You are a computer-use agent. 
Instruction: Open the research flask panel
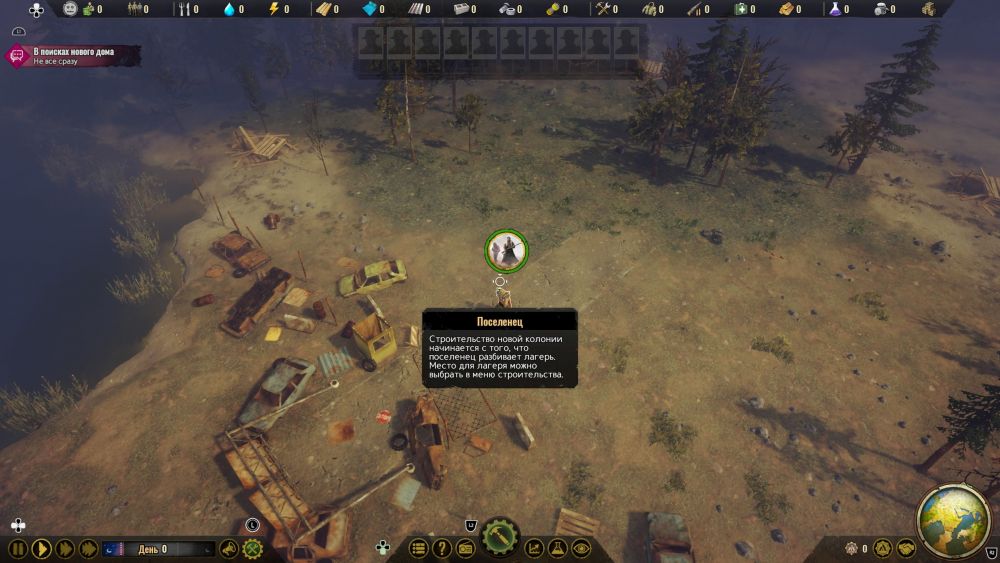coord(558,548)
